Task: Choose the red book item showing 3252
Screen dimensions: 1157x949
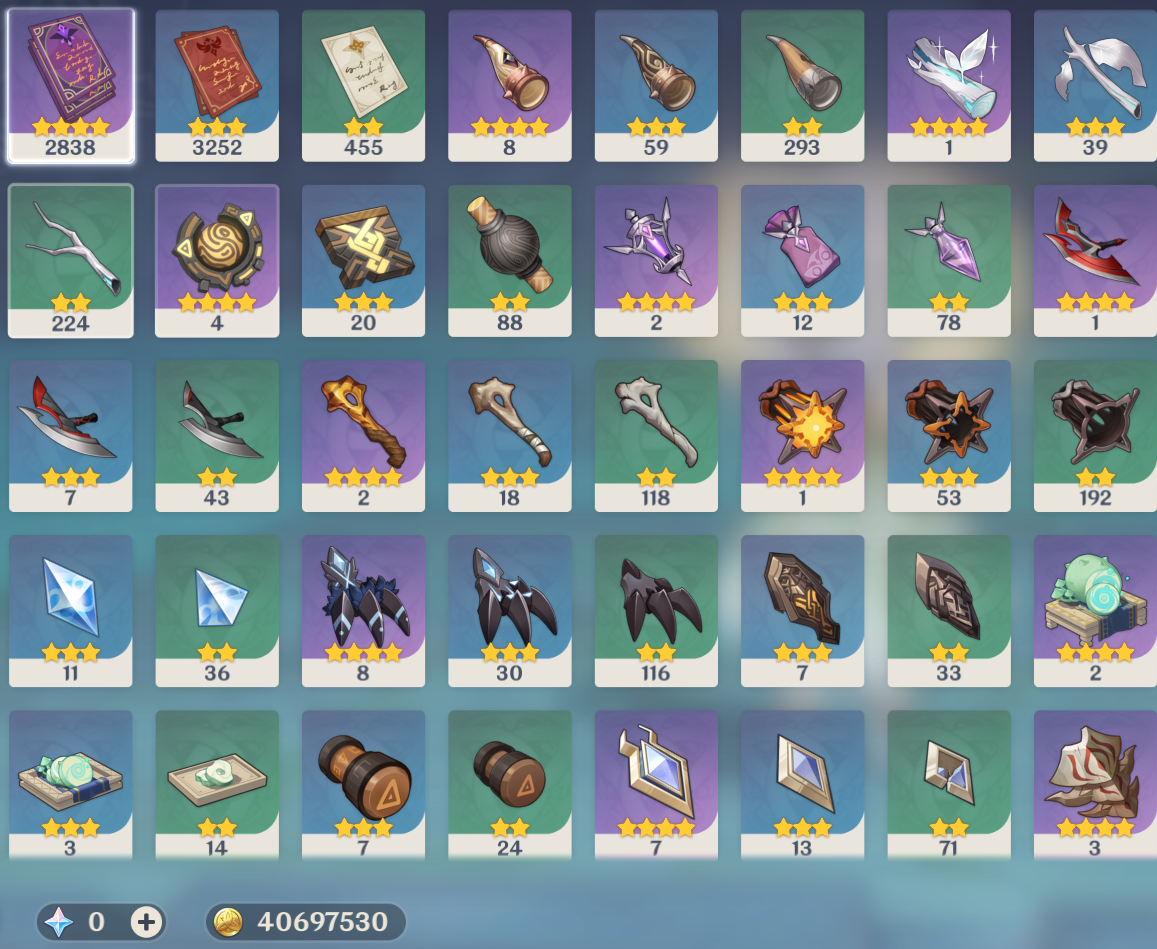Action: [217, 85]
